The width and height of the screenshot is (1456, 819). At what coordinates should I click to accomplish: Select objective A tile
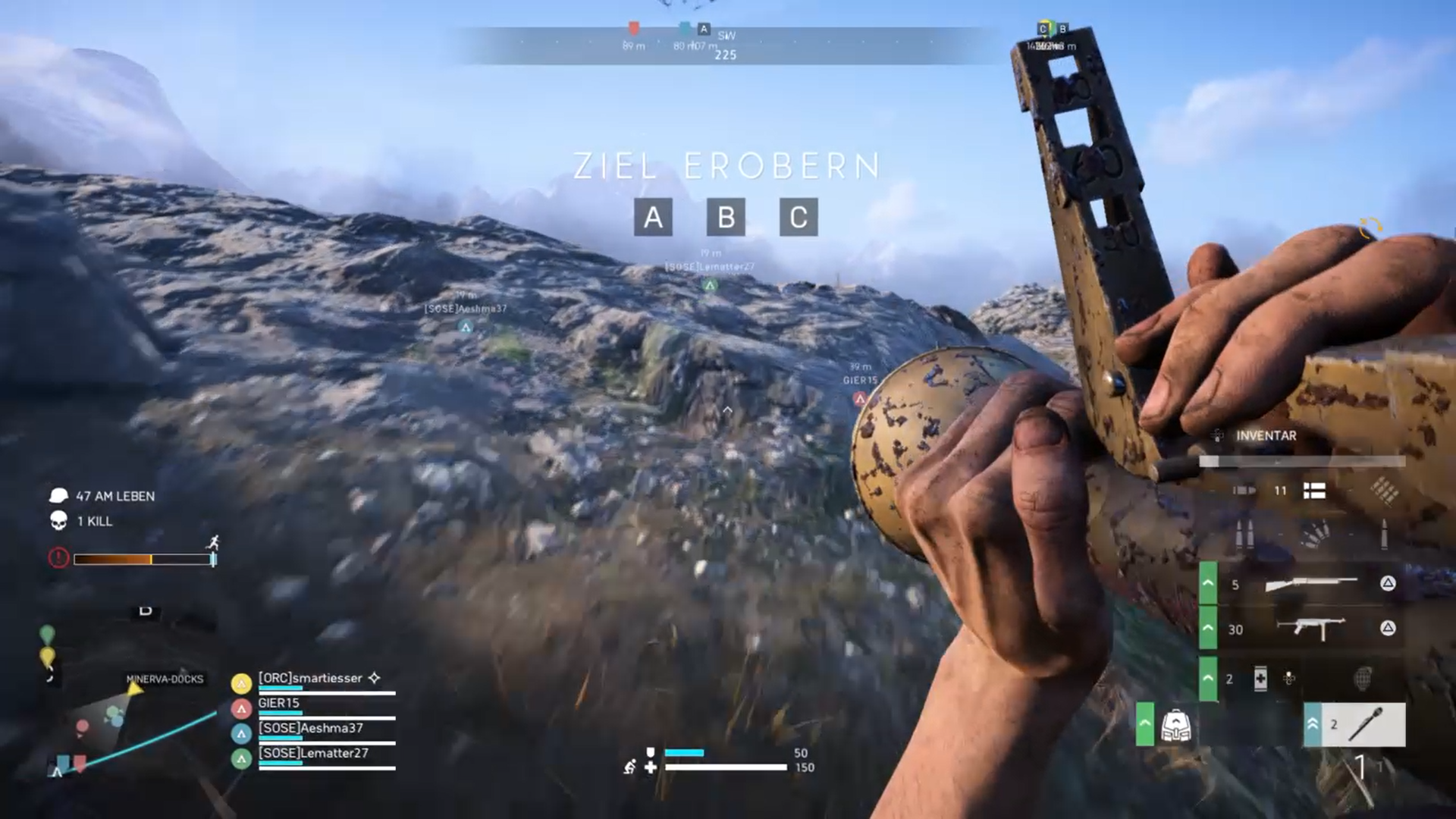click(653, 218)
